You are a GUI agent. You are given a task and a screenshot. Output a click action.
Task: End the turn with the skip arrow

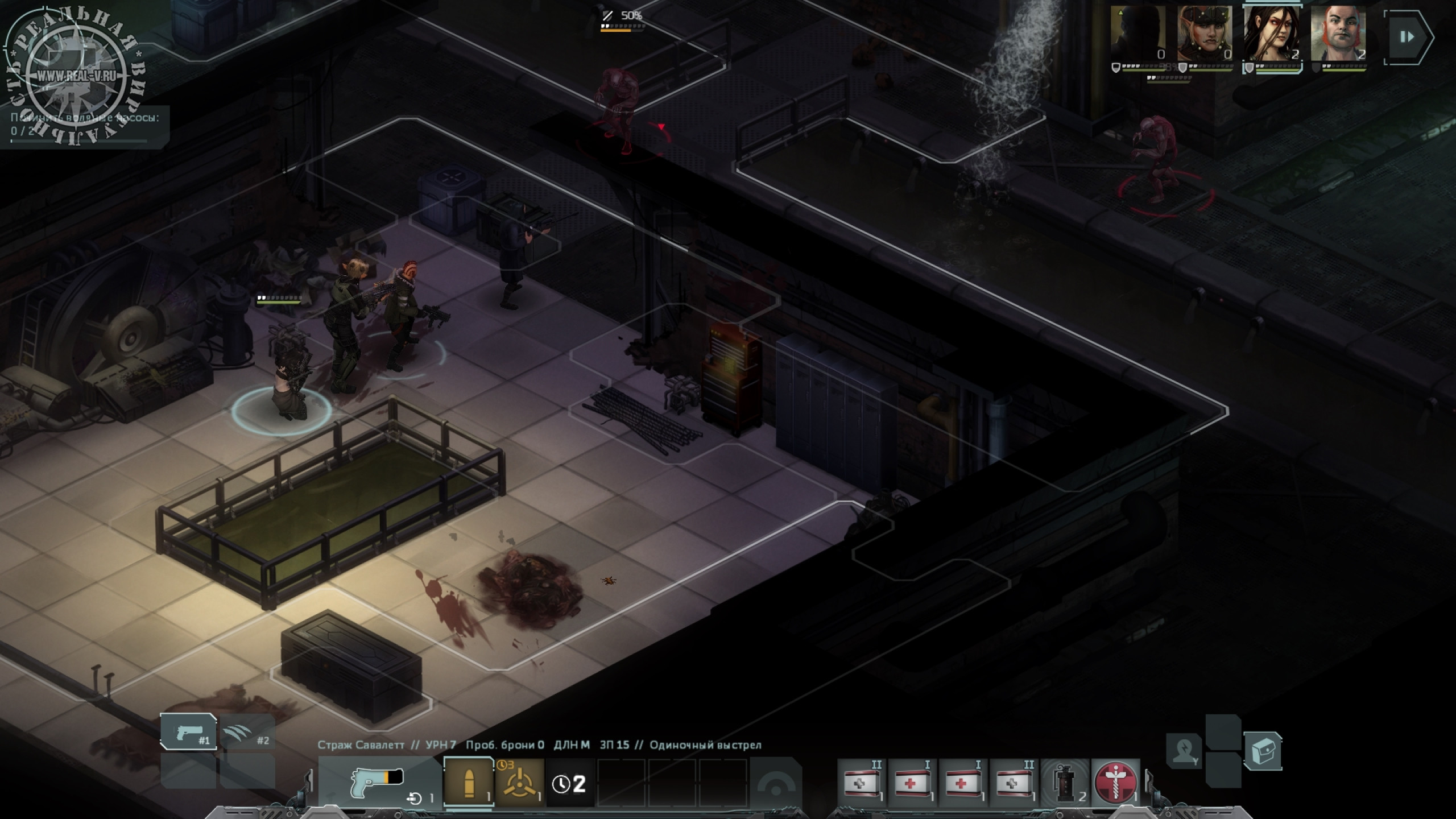click(1407, 37)
